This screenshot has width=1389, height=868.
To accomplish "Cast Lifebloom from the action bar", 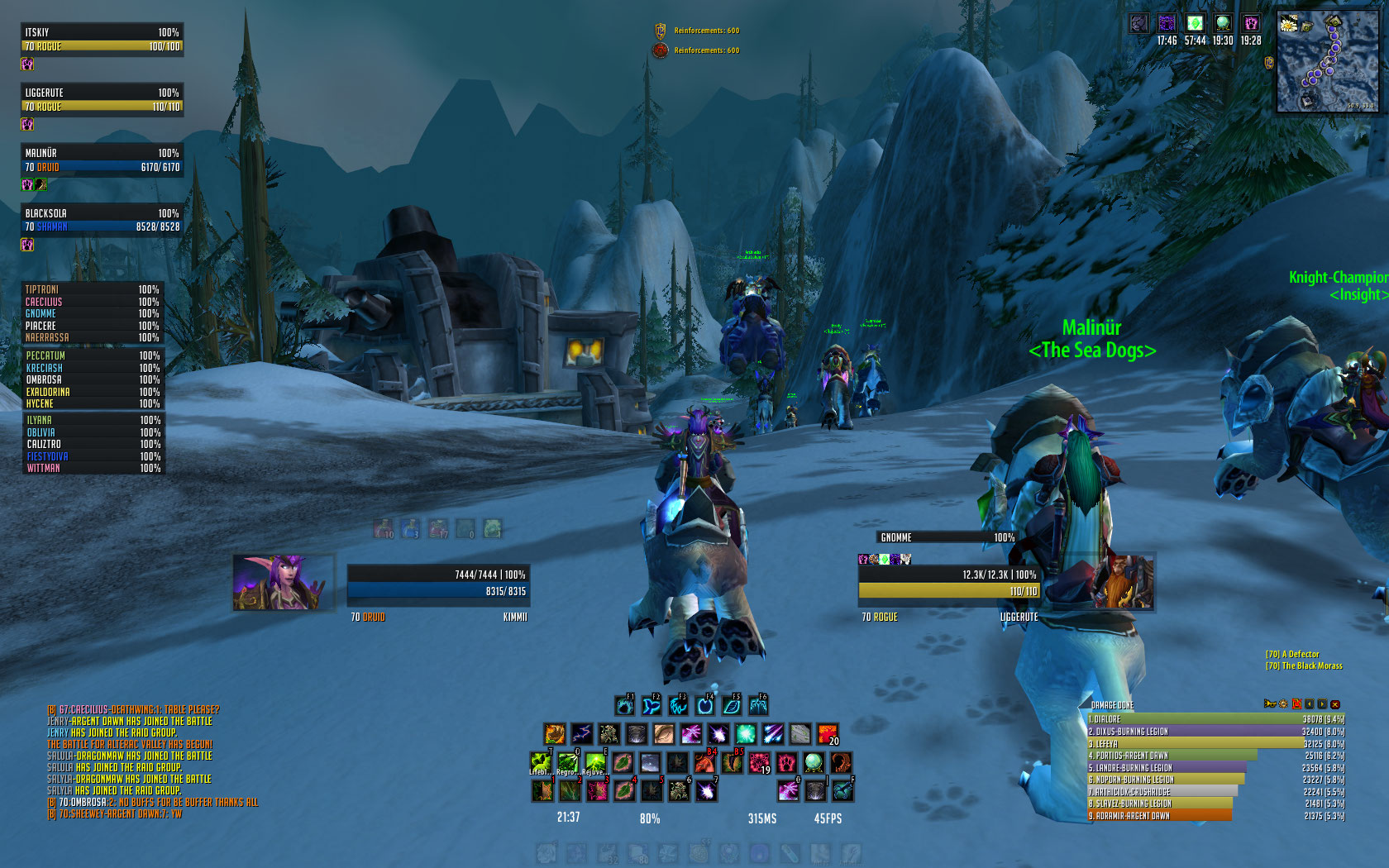I will (x=540, y=762).
